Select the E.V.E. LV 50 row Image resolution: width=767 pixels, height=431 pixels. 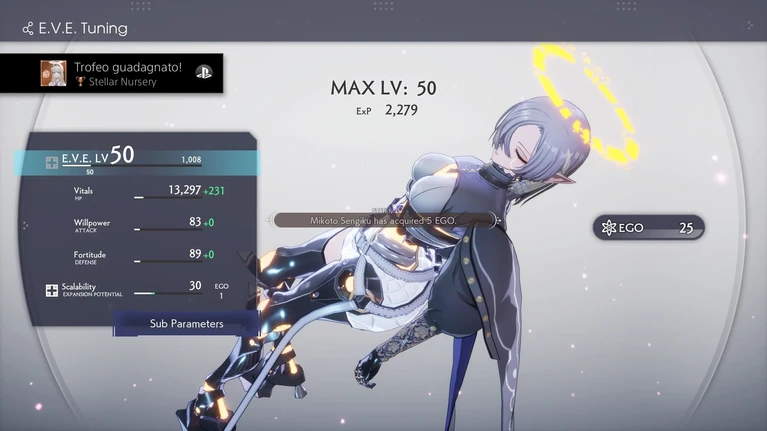point(140,160)
